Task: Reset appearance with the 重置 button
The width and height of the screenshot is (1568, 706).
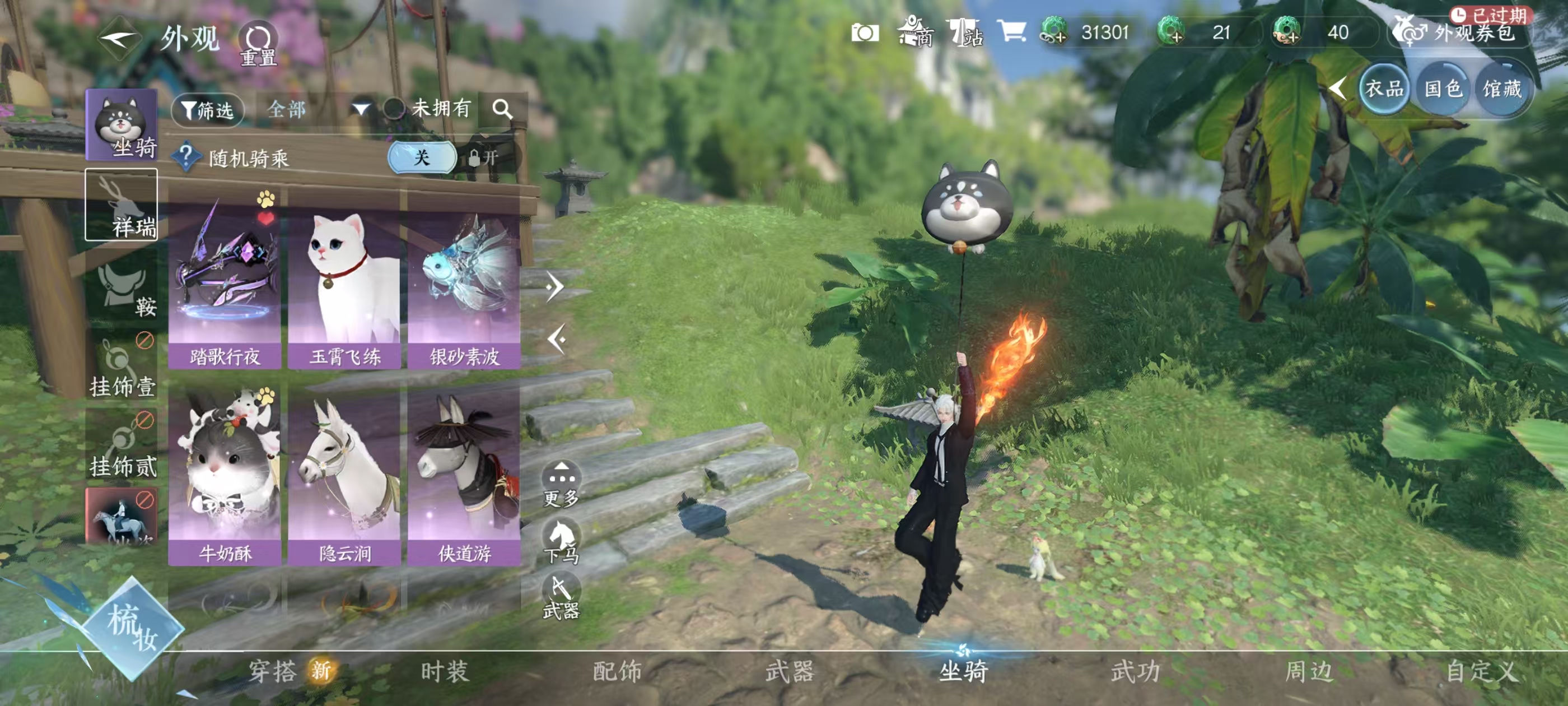Action: (x=258, y=44)
